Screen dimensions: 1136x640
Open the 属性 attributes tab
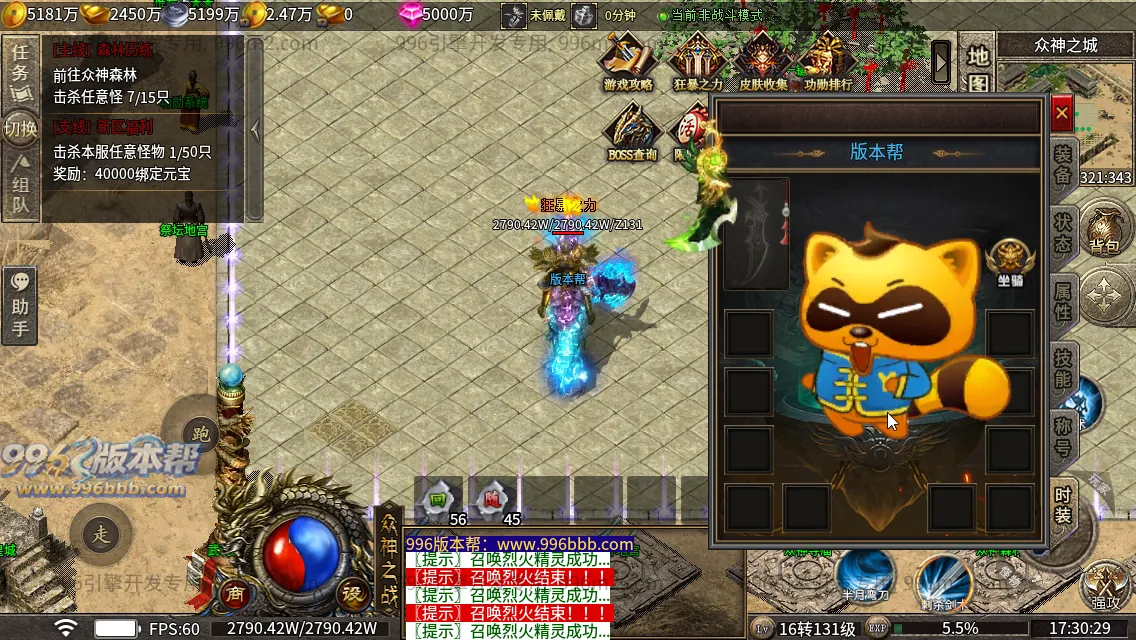pos(1063,300)
